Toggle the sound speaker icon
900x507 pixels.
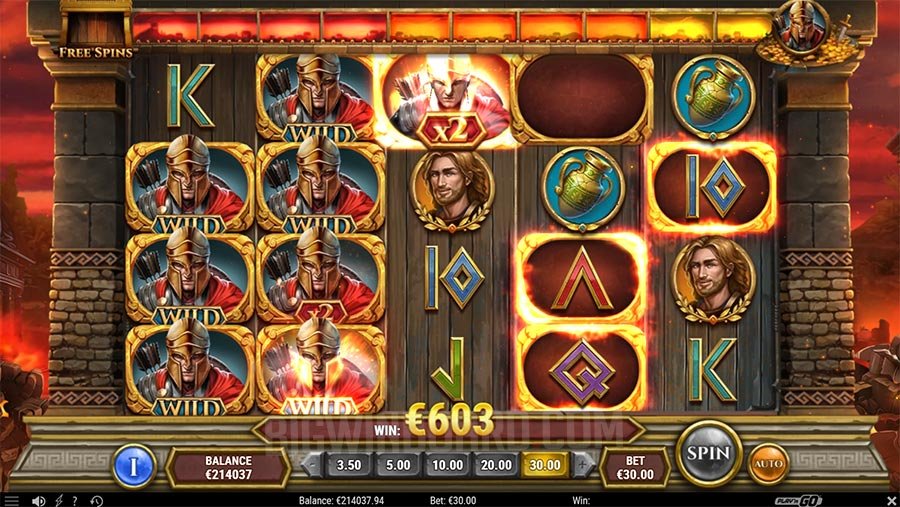pyautogui.click(x=38, y=500)
